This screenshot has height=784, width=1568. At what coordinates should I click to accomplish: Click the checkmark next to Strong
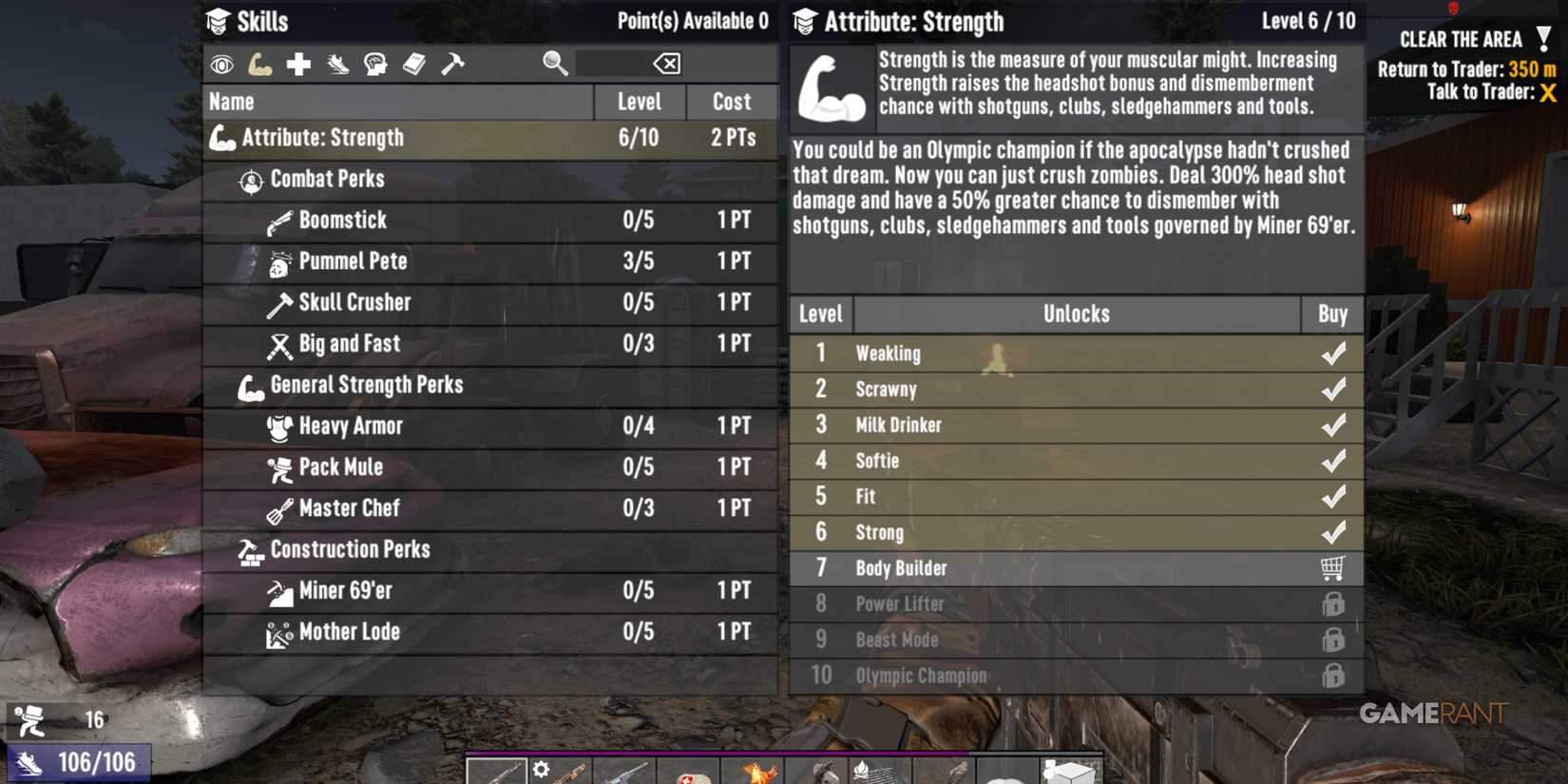1333,532
